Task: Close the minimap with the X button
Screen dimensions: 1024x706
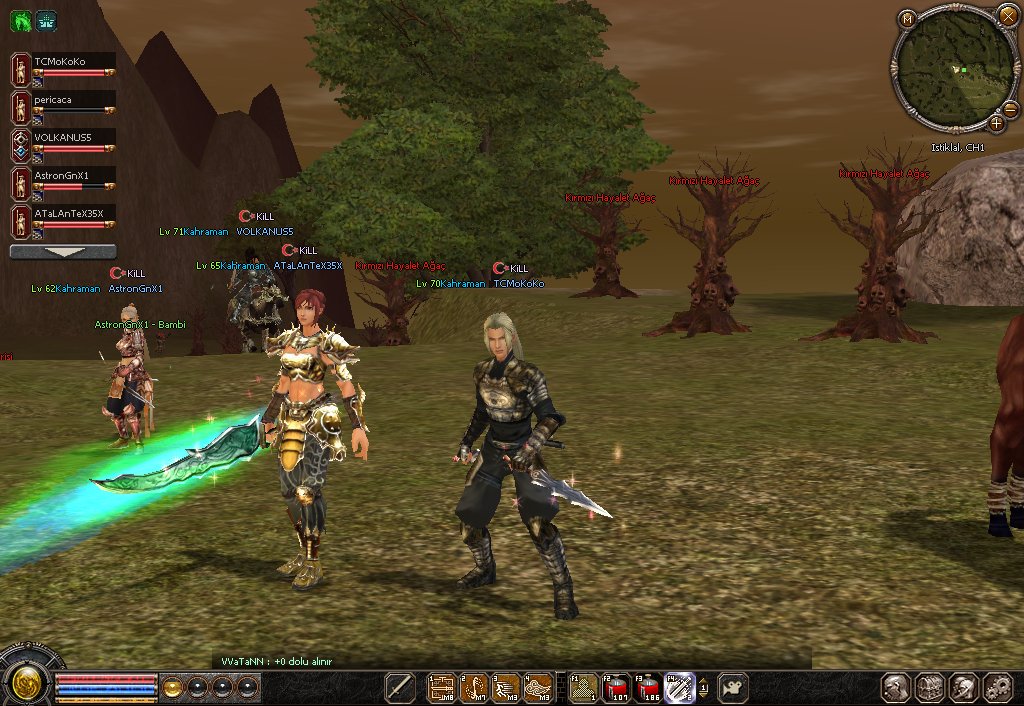Action: (1008, 17)
